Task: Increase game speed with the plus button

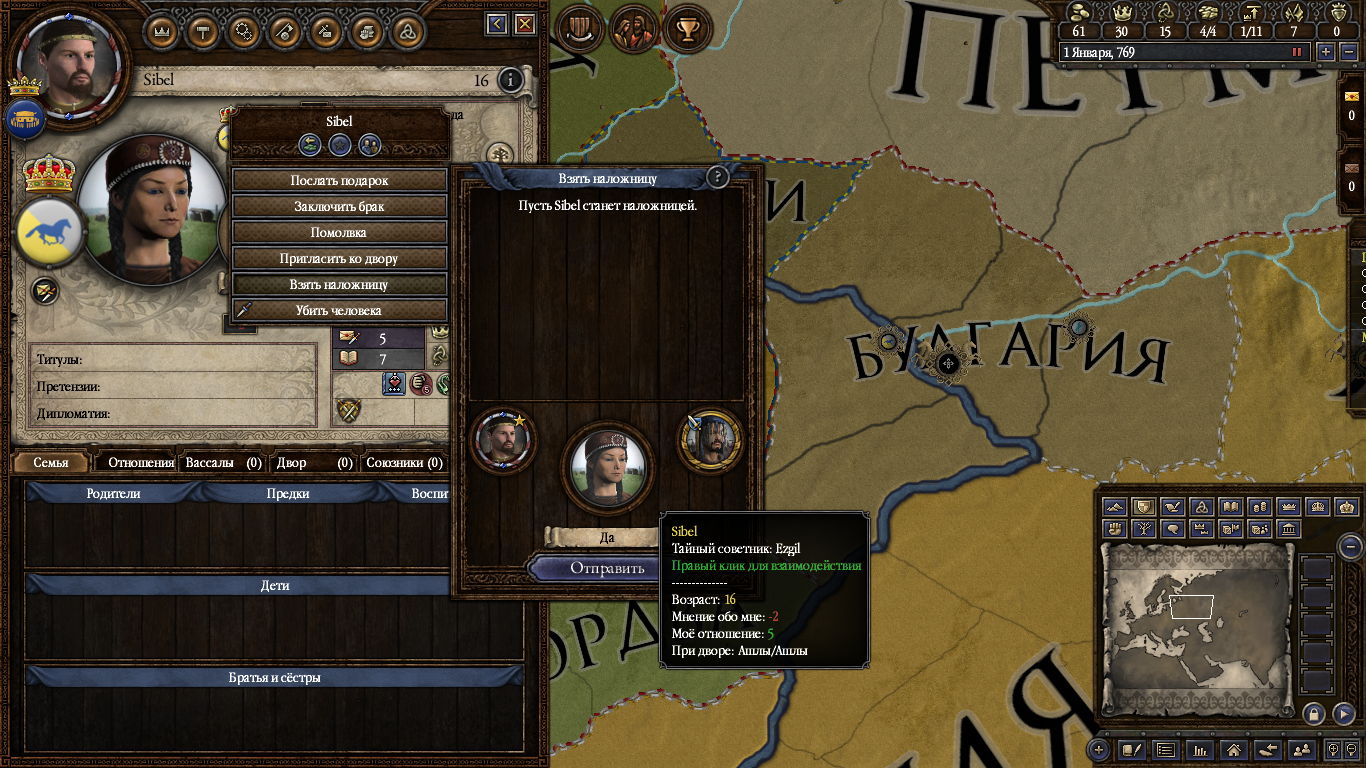Action: coord(1326,52)
